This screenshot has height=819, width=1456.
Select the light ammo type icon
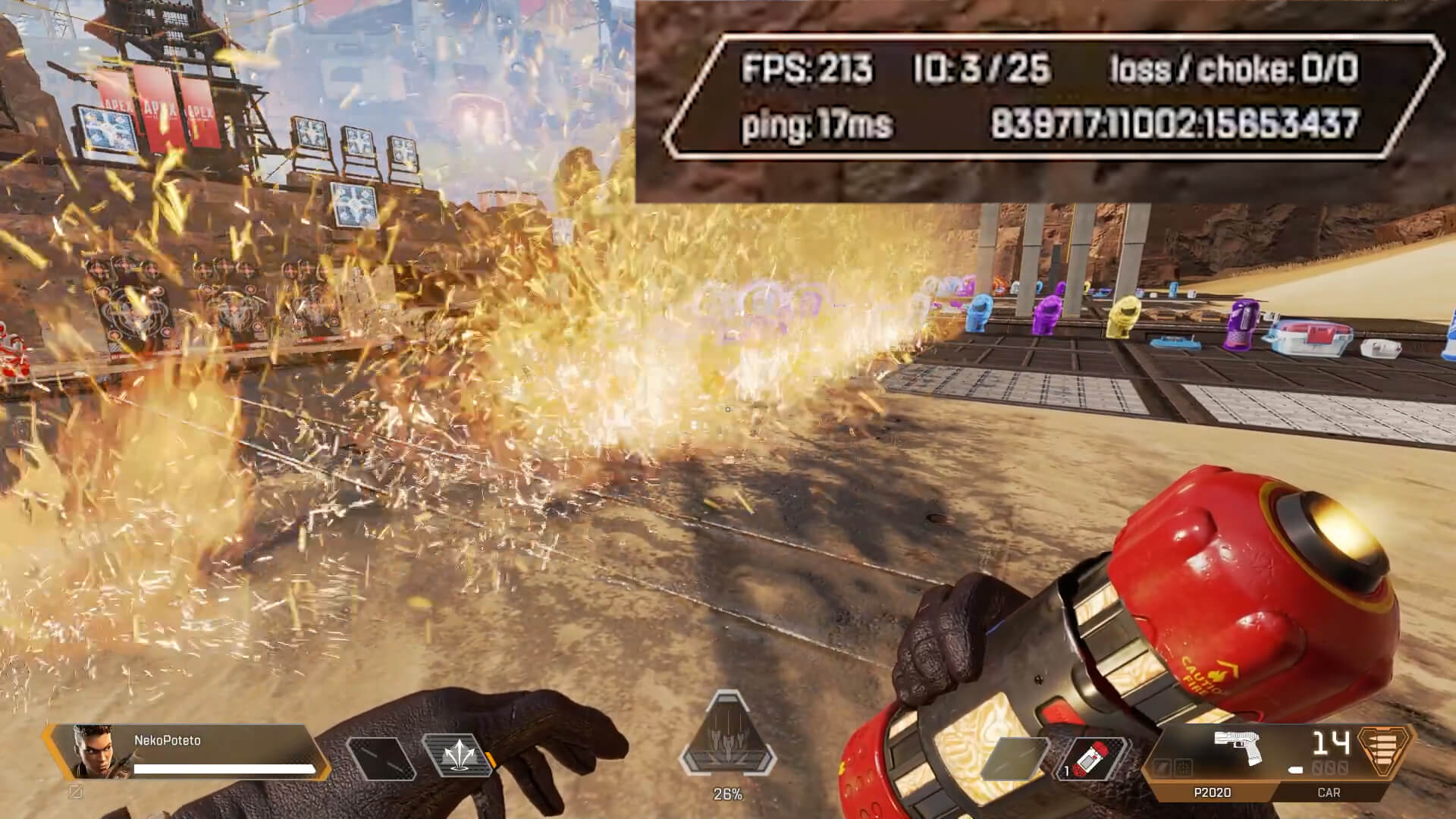coord(1387,748)
